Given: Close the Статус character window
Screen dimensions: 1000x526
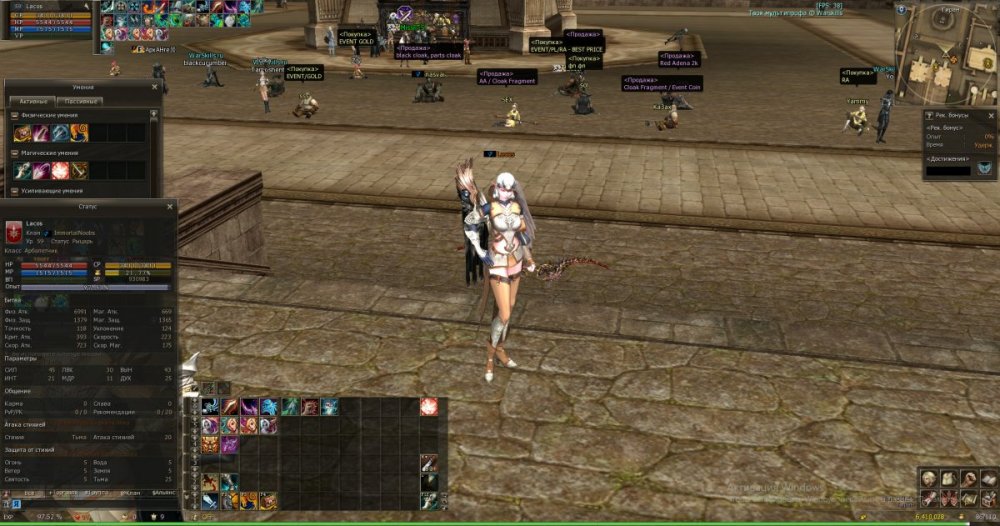Looking at the screenshot, I should point(171,205).
